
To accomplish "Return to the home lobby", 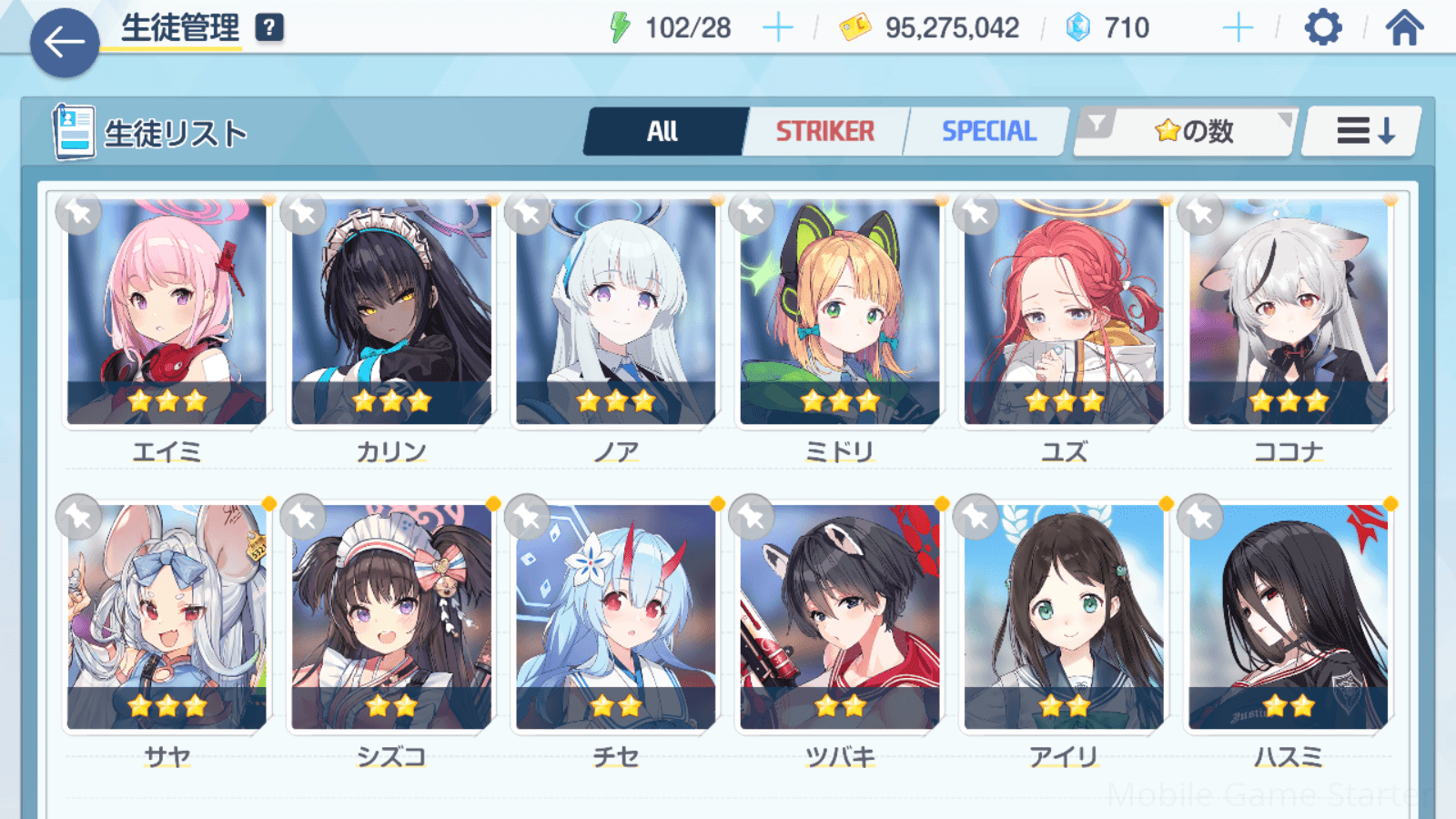I will tap(1404, 28).
